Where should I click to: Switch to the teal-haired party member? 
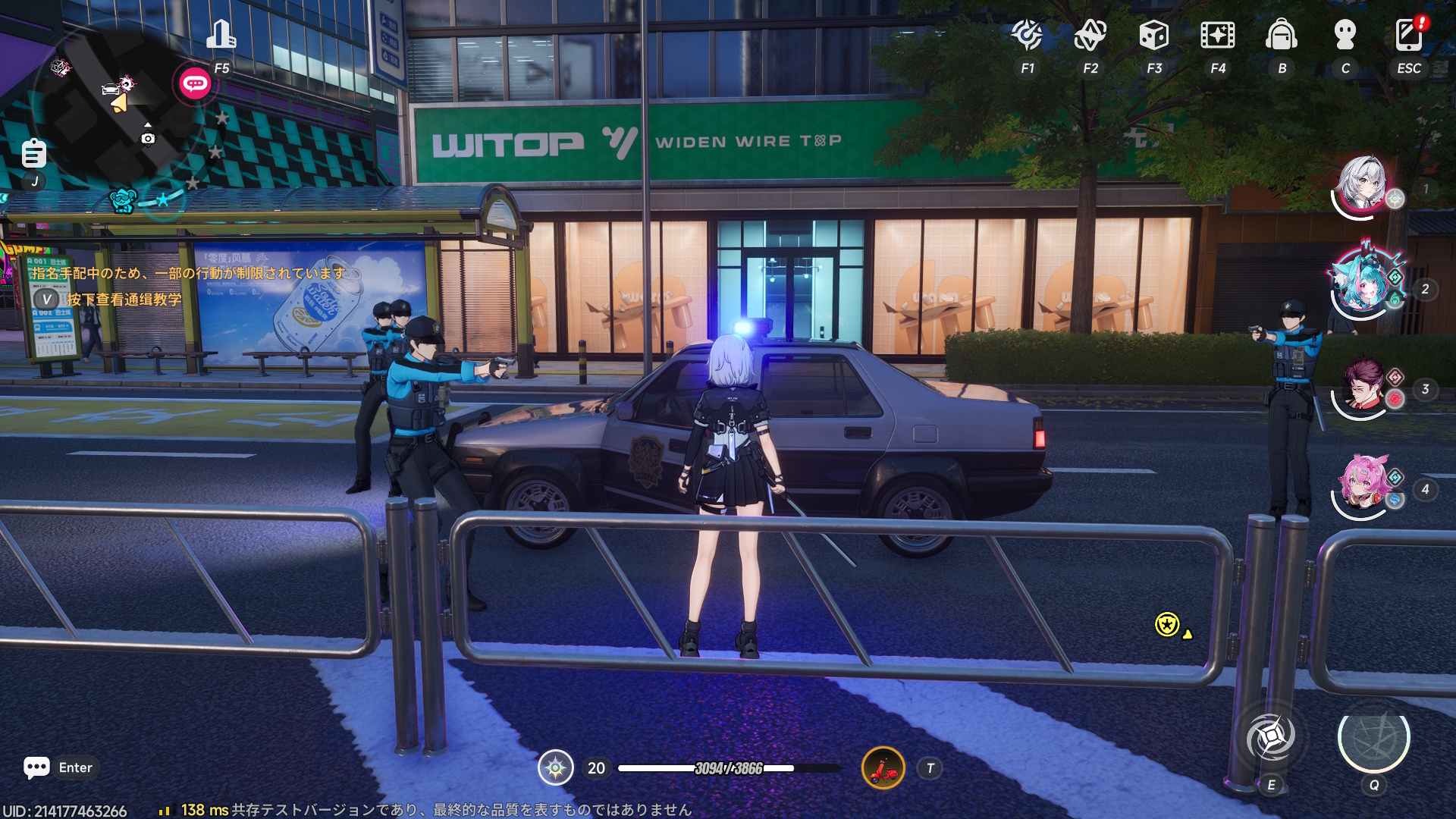click(1363, 284)
